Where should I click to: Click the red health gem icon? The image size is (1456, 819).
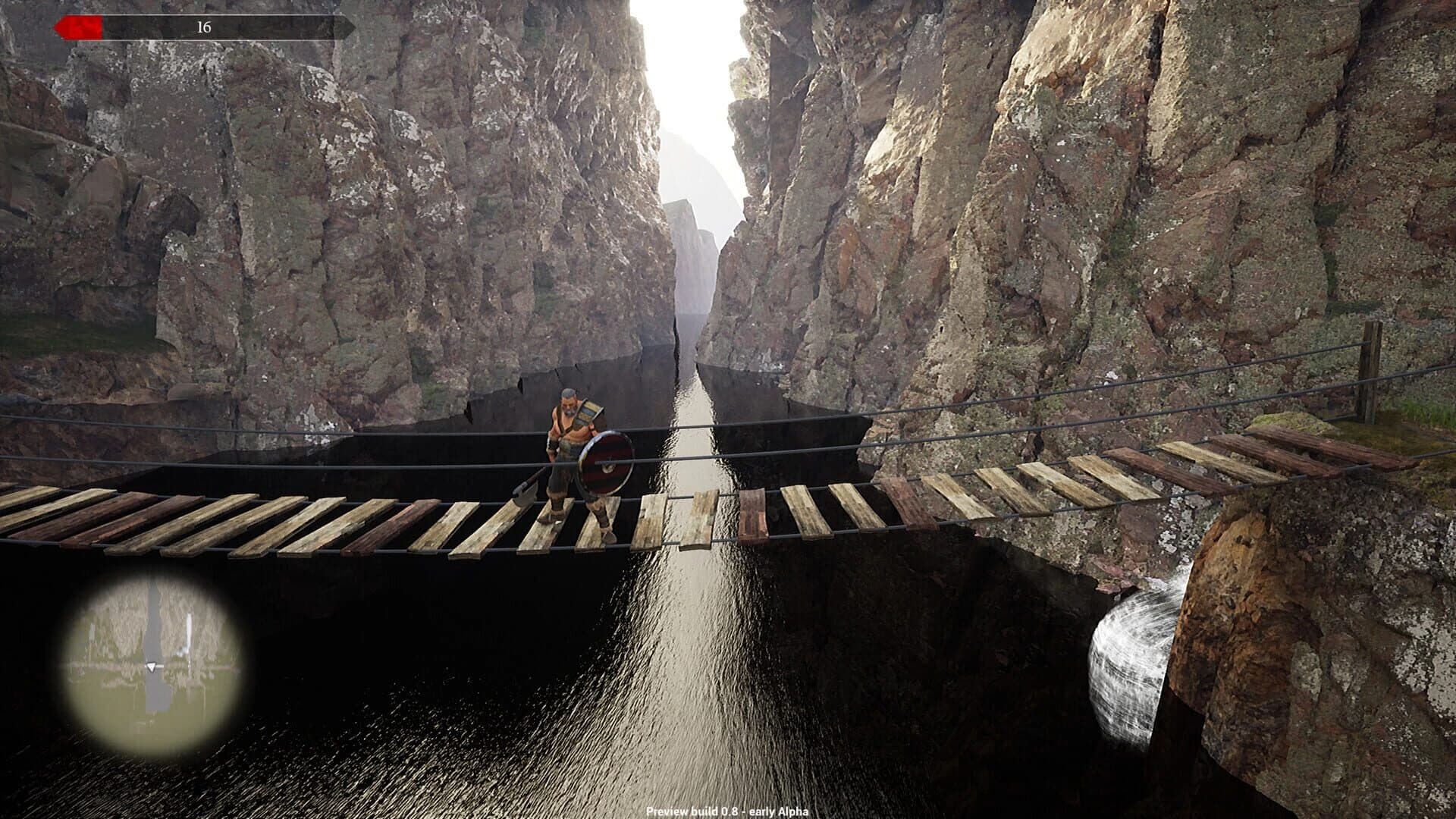(x=76, y=27)
